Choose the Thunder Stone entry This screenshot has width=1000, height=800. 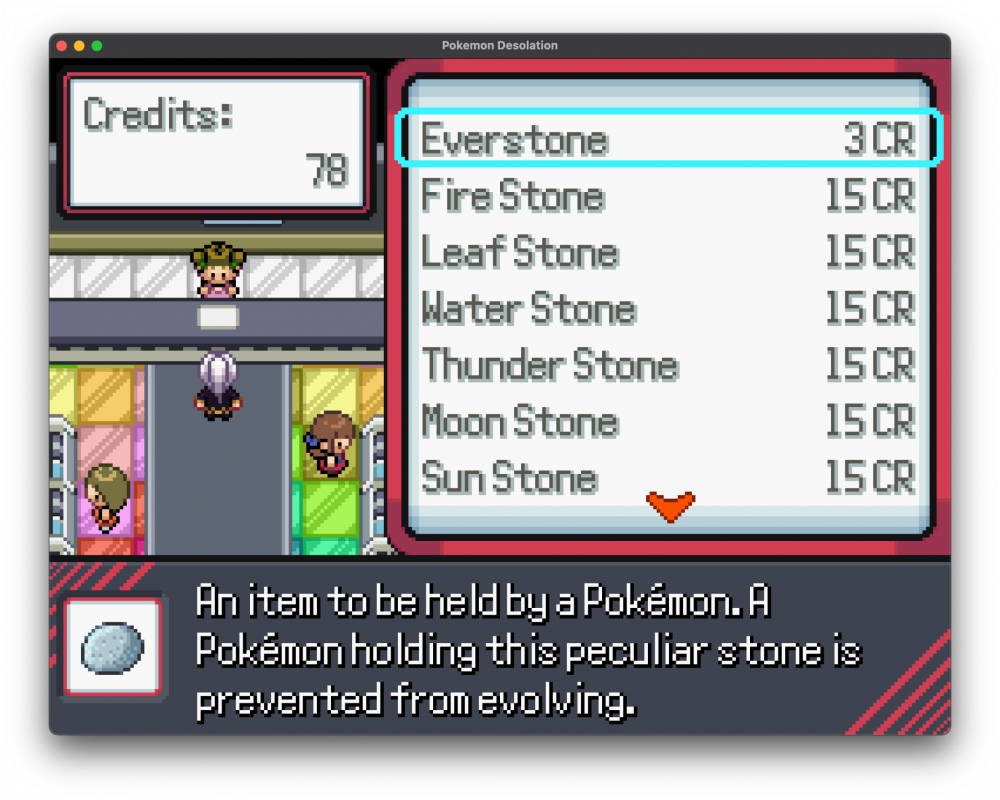[x=667, y=366]
